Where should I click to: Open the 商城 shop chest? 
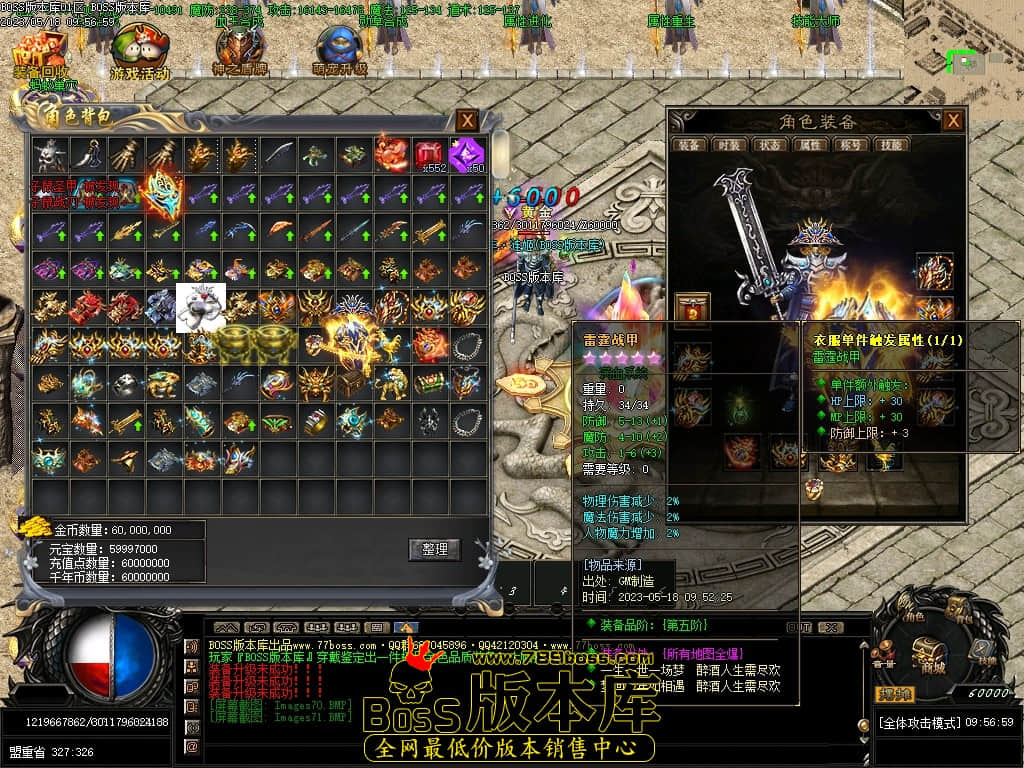[932, 655]
